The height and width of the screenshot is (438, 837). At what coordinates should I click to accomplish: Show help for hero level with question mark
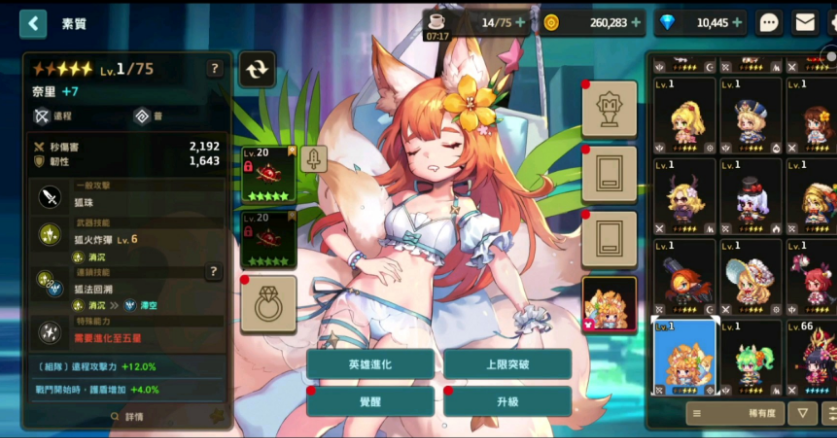[x=214, y=69]
